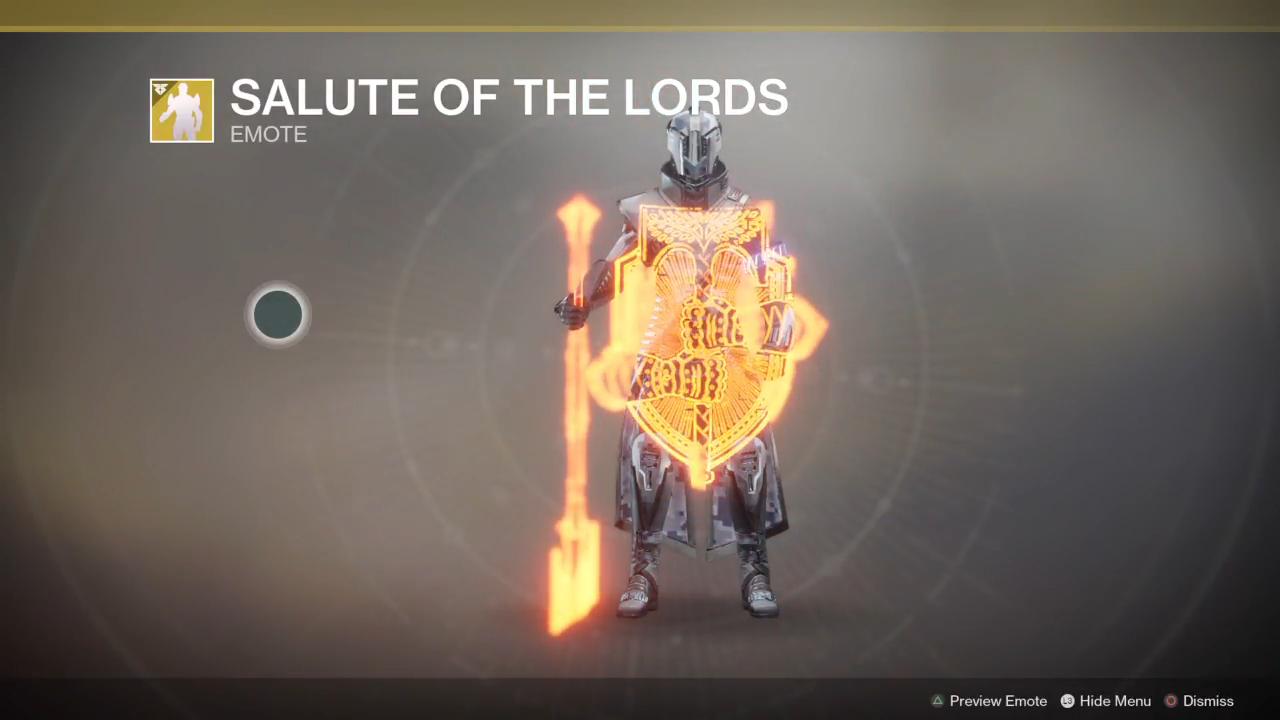Click the dark circular marker left of the character
The width and height of the screenshot is (1280, 720).
point(278,315)
